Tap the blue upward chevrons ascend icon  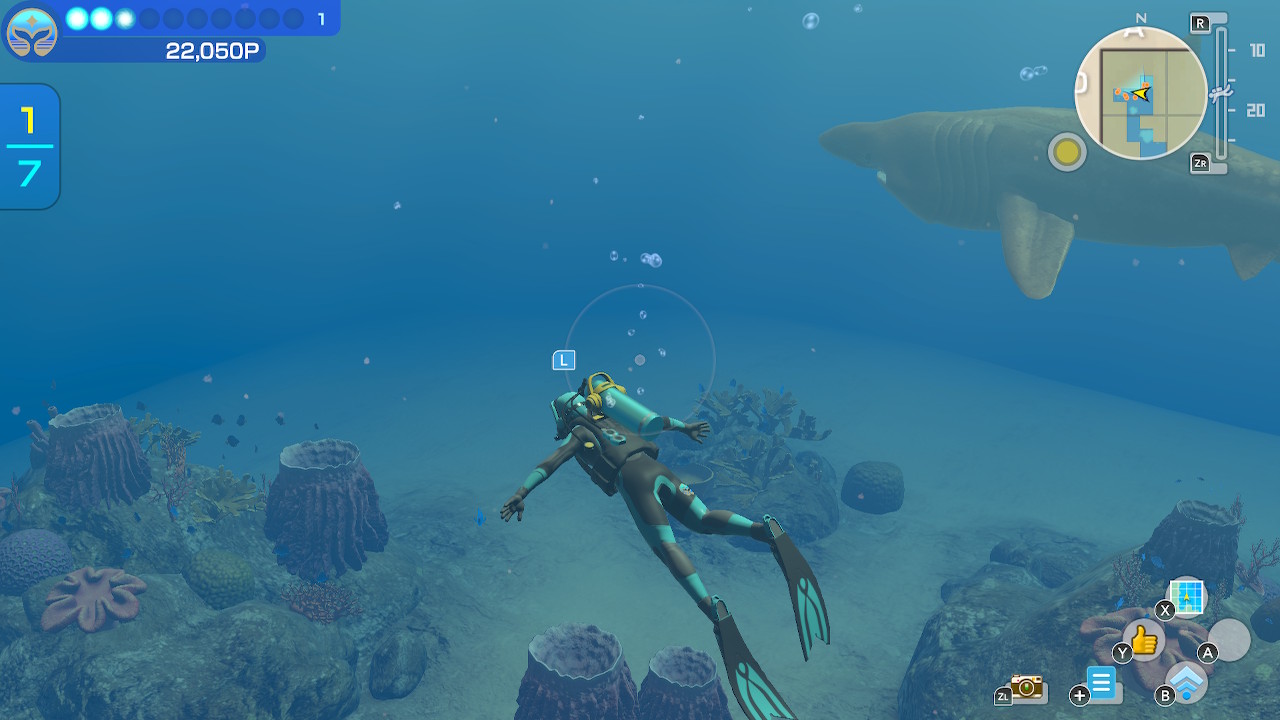tap(1187, 682)
